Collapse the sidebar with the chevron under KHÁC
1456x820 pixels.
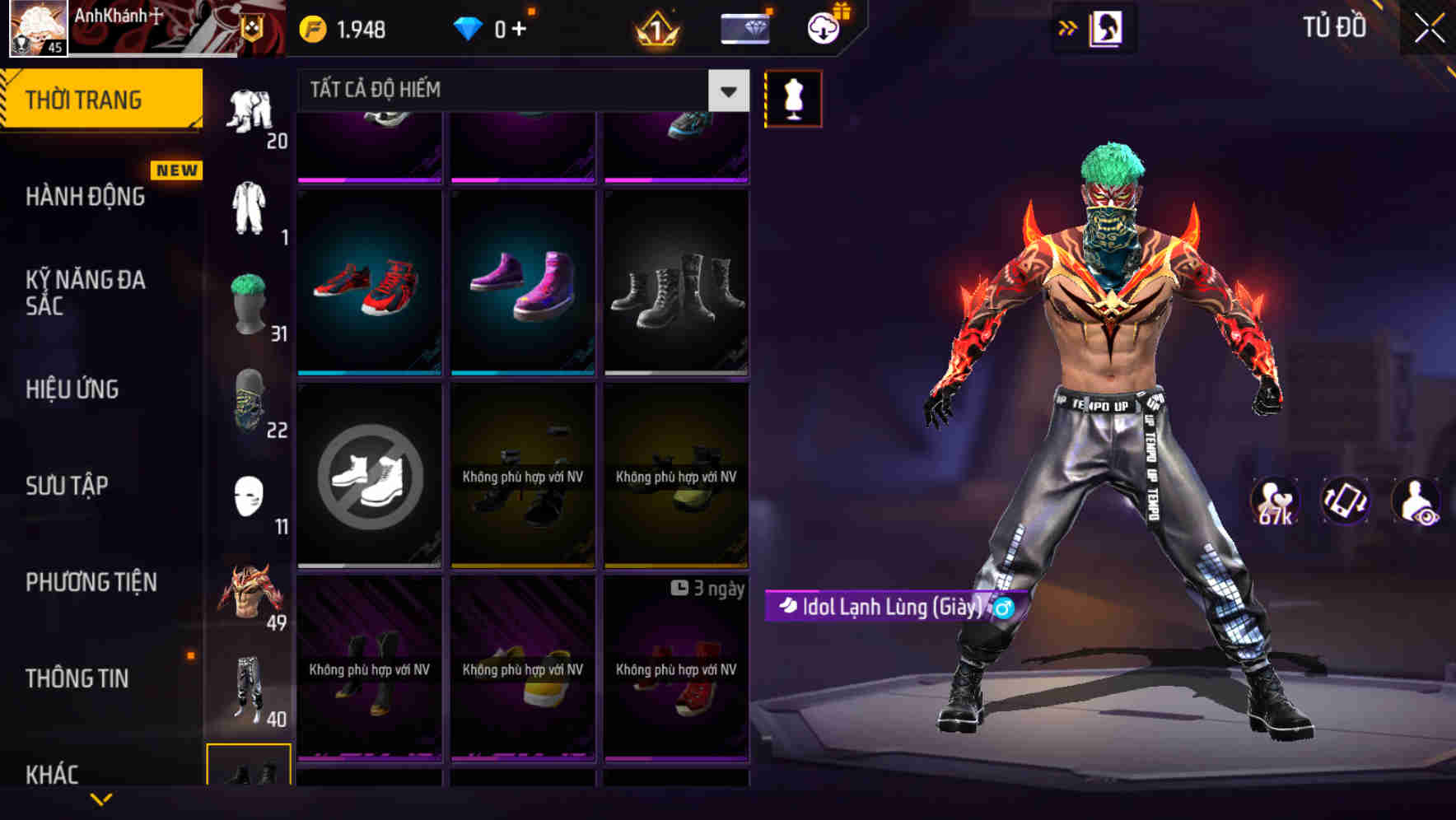coord(101,799)
